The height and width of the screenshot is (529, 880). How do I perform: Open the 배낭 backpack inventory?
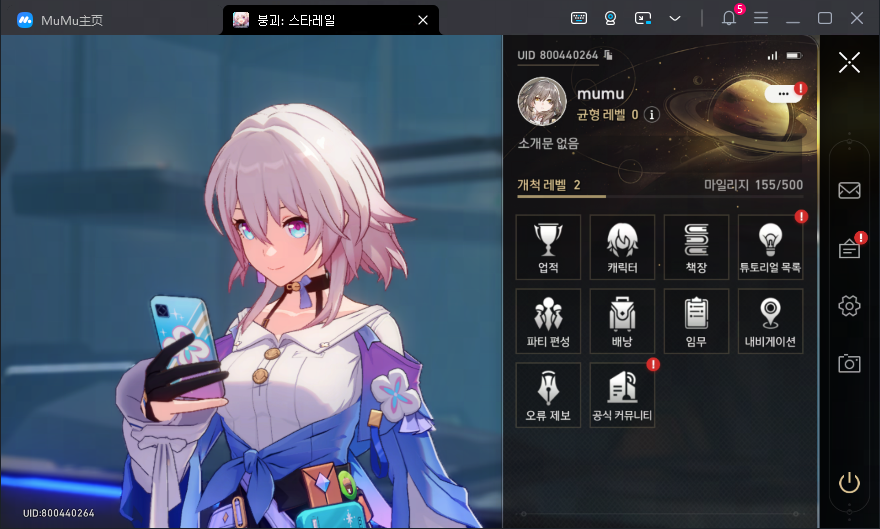click(x=622, y=321)
